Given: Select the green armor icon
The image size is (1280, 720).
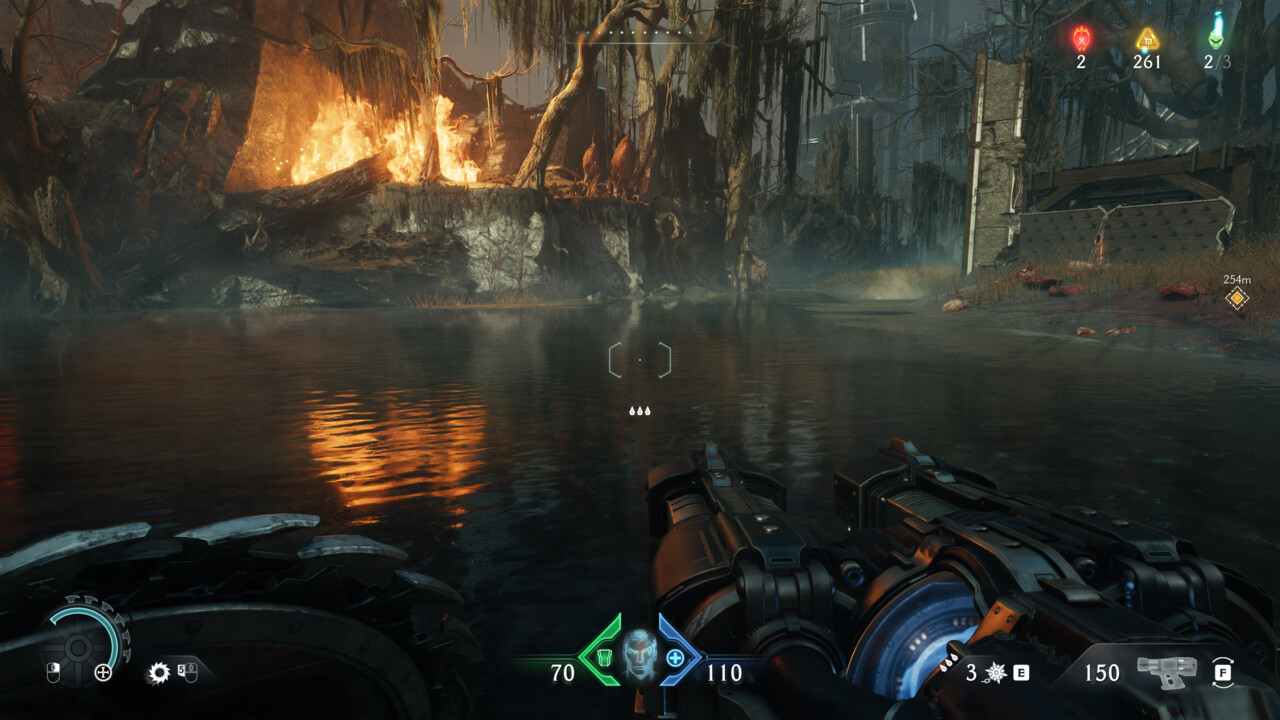Looking at the screenshot, I should (603, 658).
